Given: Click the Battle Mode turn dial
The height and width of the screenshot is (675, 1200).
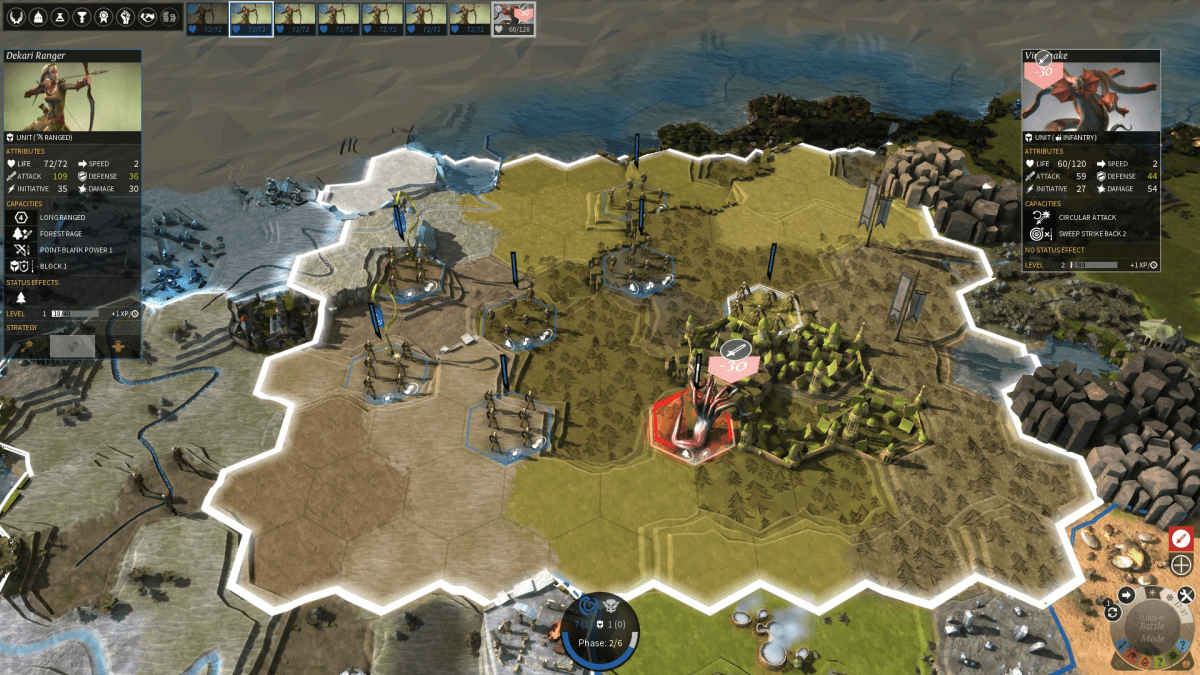Looking at the screenshot, I should 1152,628.
